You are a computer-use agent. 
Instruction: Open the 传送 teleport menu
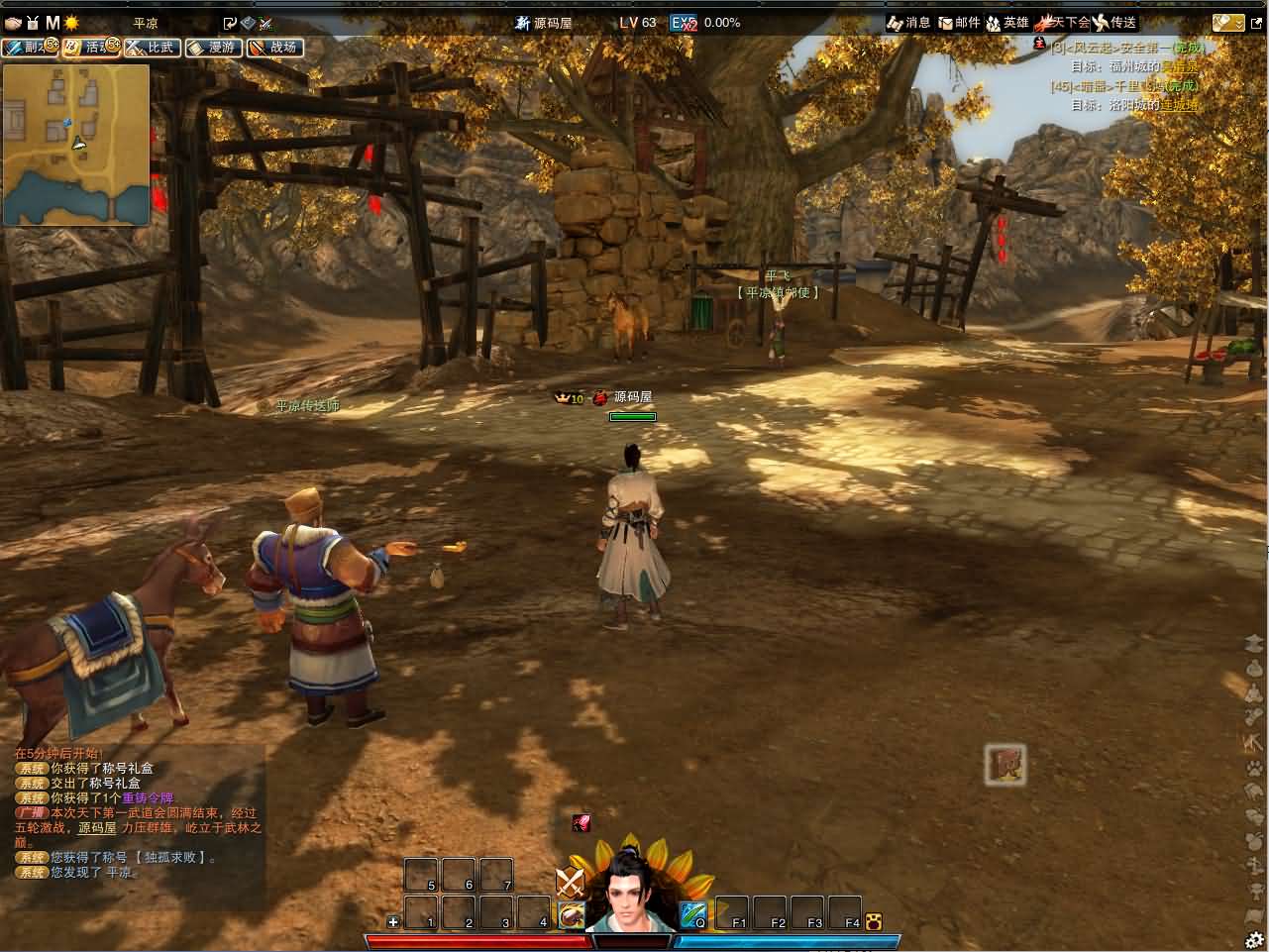(x=1114, y=22)
